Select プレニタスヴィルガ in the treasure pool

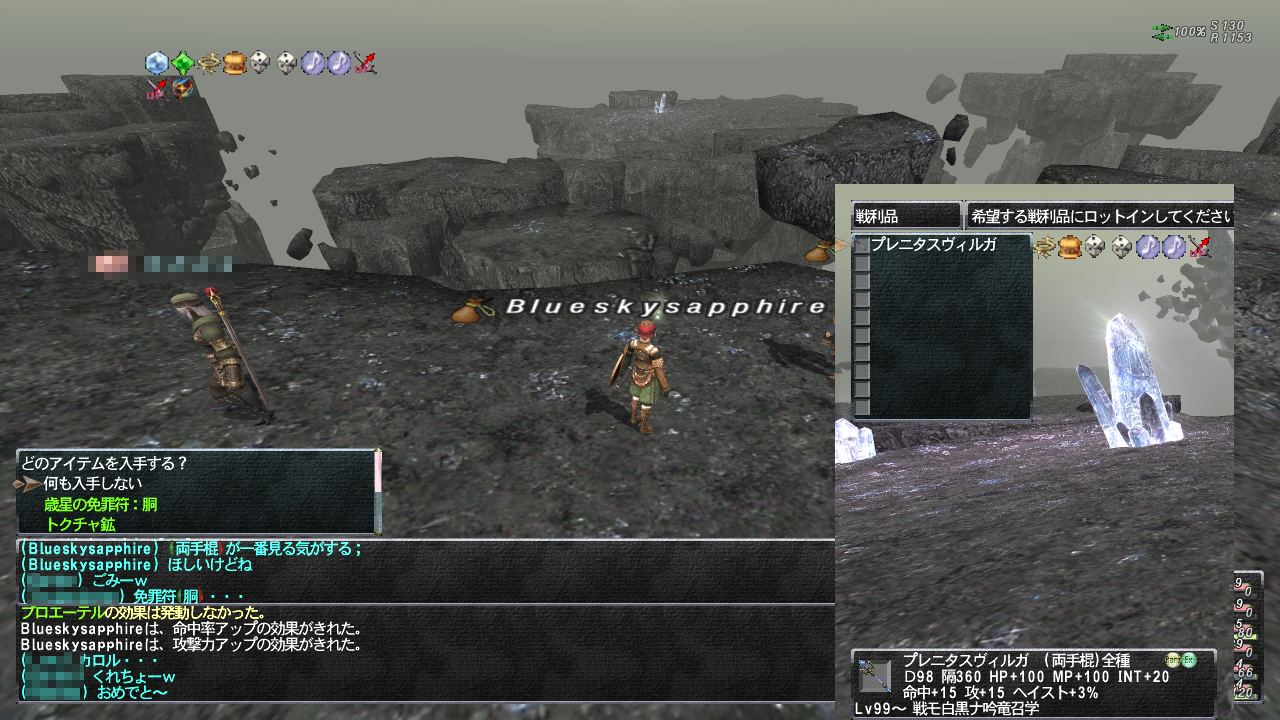933,245
